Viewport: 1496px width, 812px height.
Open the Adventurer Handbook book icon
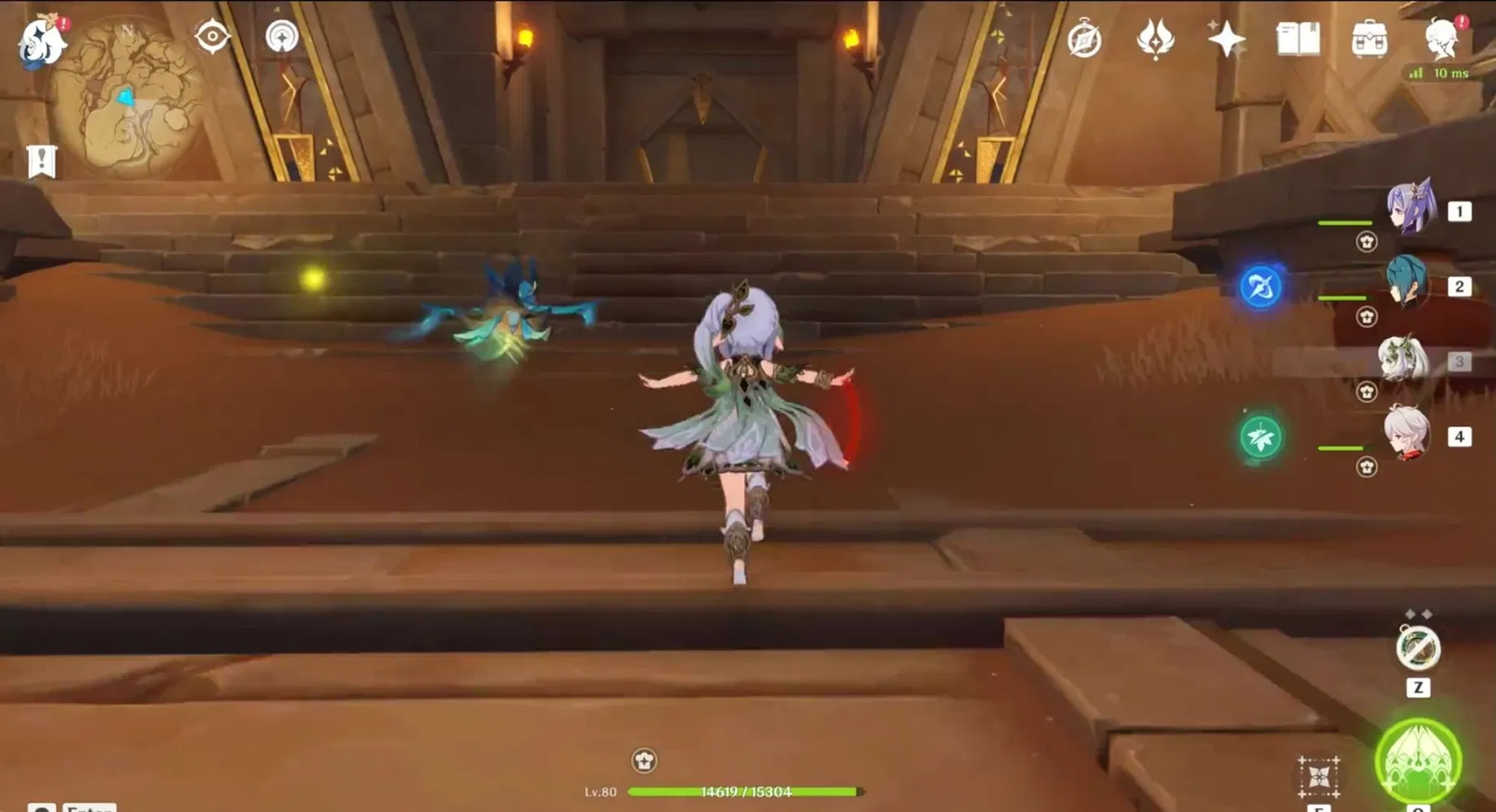coord(1297,37)
